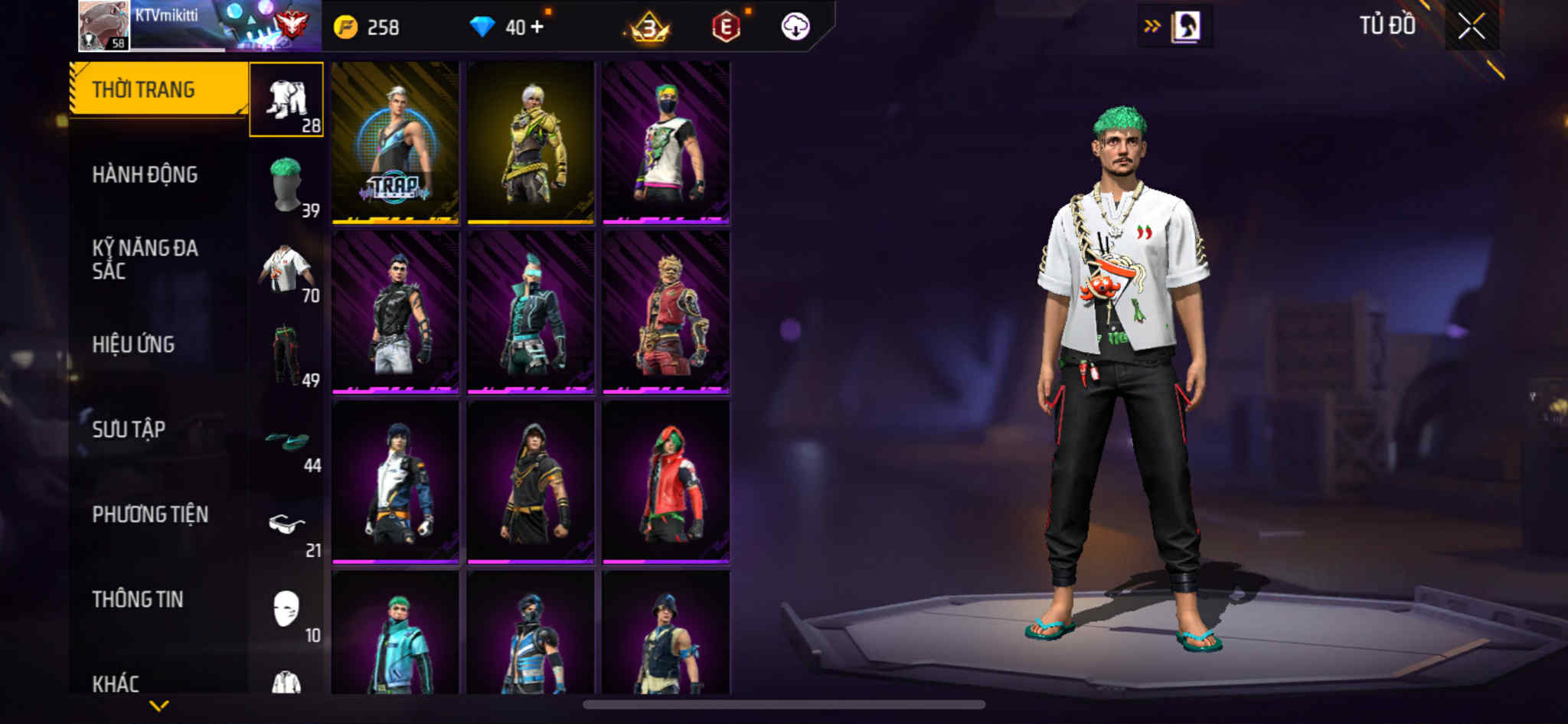Select the green hair head subcategory

(286, 184)
